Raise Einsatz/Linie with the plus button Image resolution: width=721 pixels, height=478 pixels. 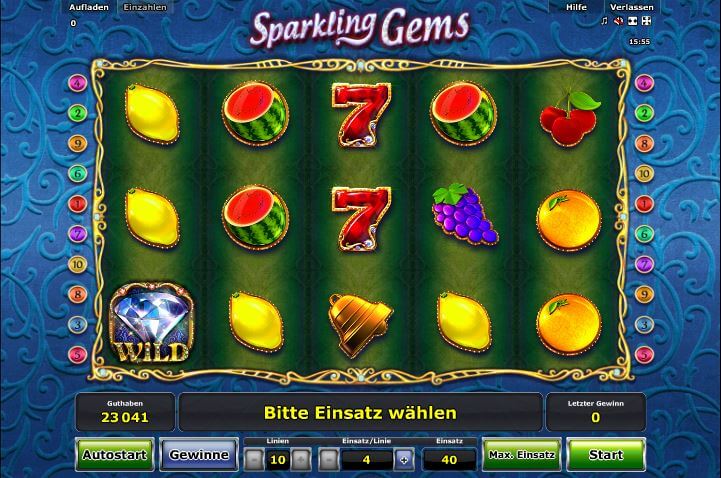pos(404,459)
